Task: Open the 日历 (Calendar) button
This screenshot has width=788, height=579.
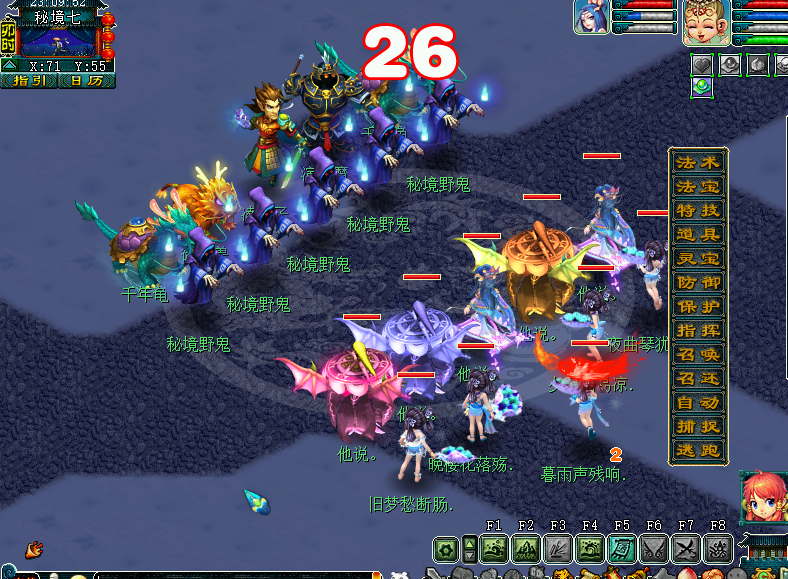Action: coord(86,81)
